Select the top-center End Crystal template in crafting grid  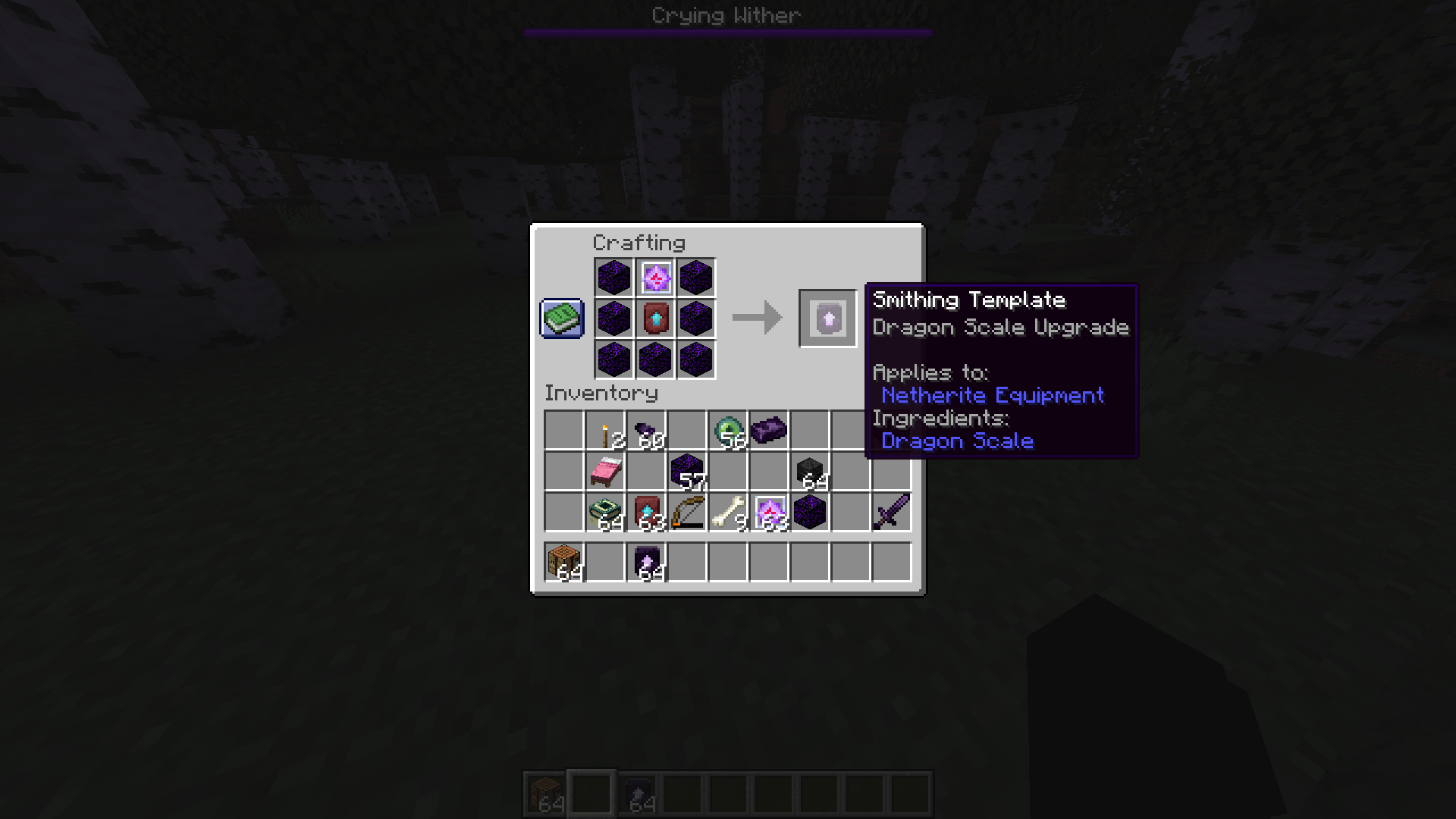pyautogui.click(x=655, y=279)
